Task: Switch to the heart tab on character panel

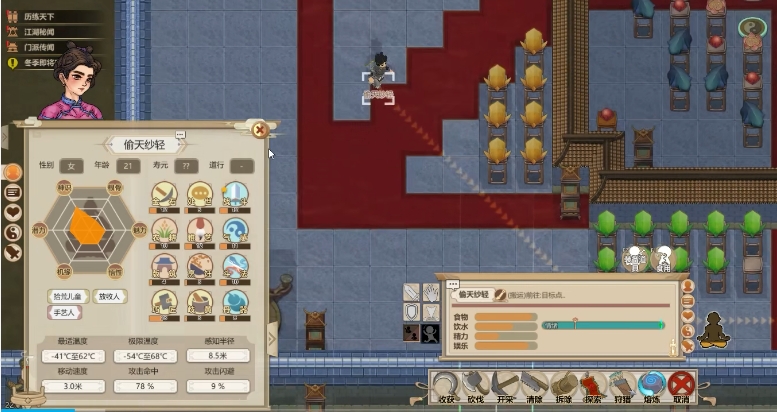Action: 13,212
